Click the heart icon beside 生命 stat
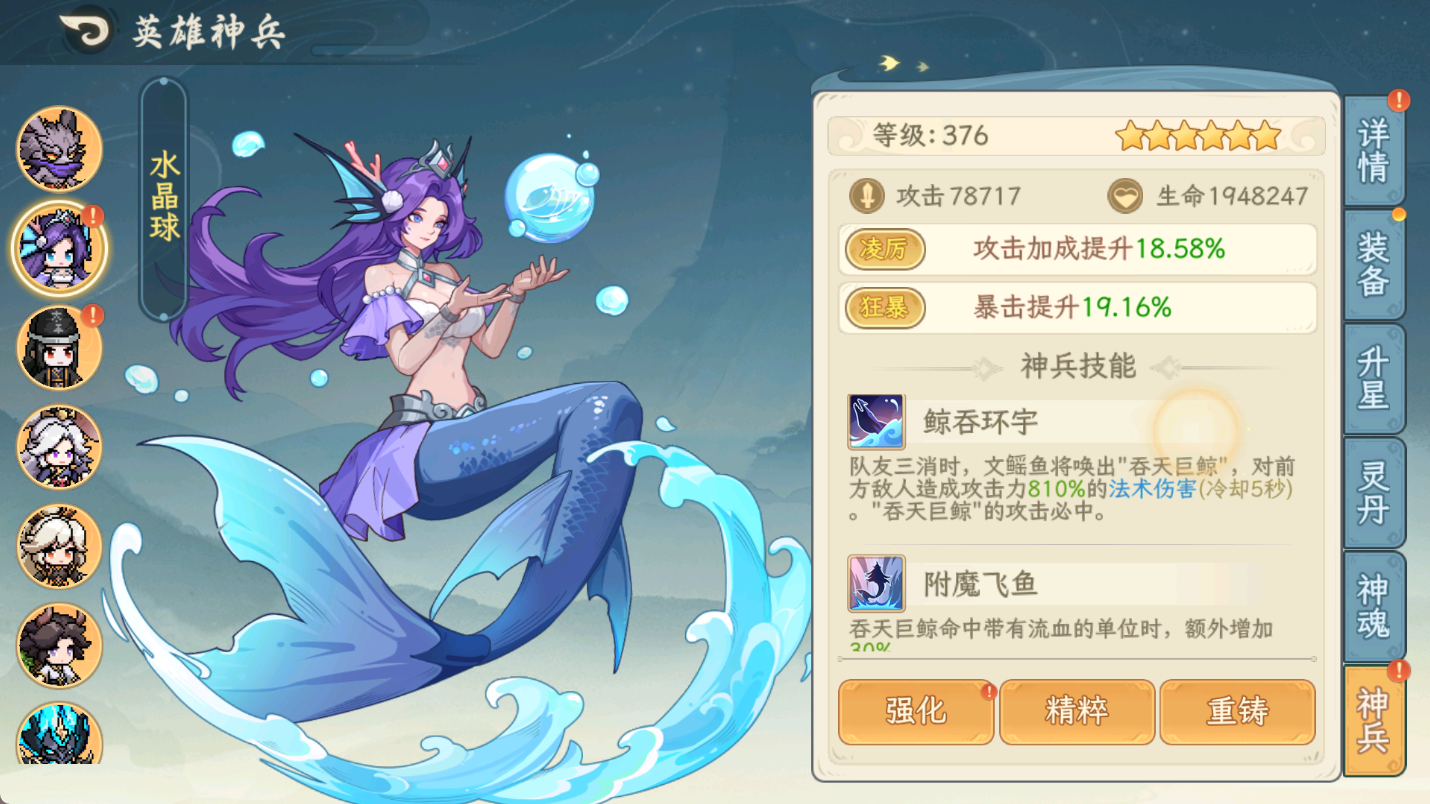1430x804 pixels. (1126, 196)
